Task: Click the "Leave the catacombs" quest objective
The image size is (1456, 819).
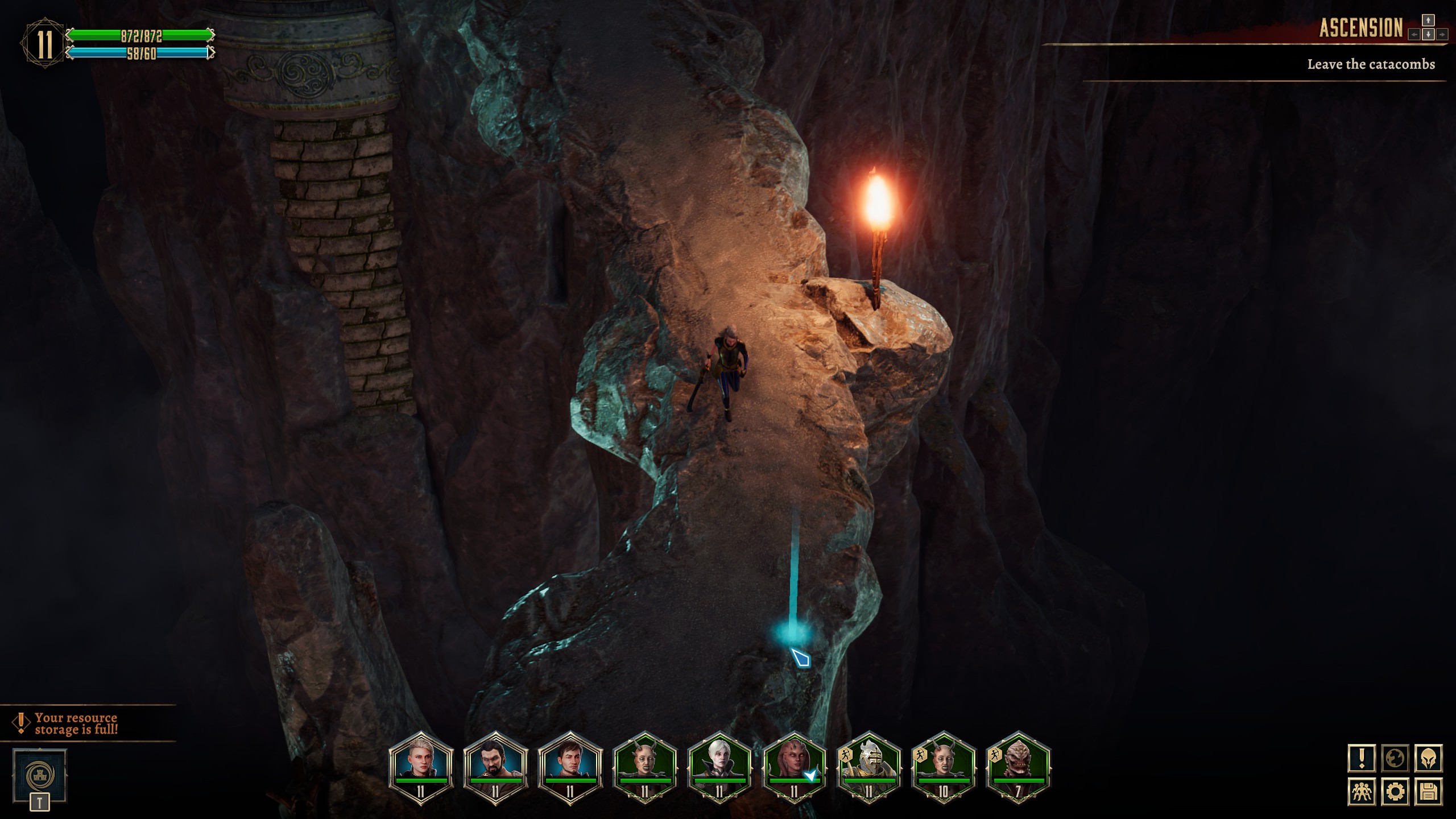Action: point(1371,64)
